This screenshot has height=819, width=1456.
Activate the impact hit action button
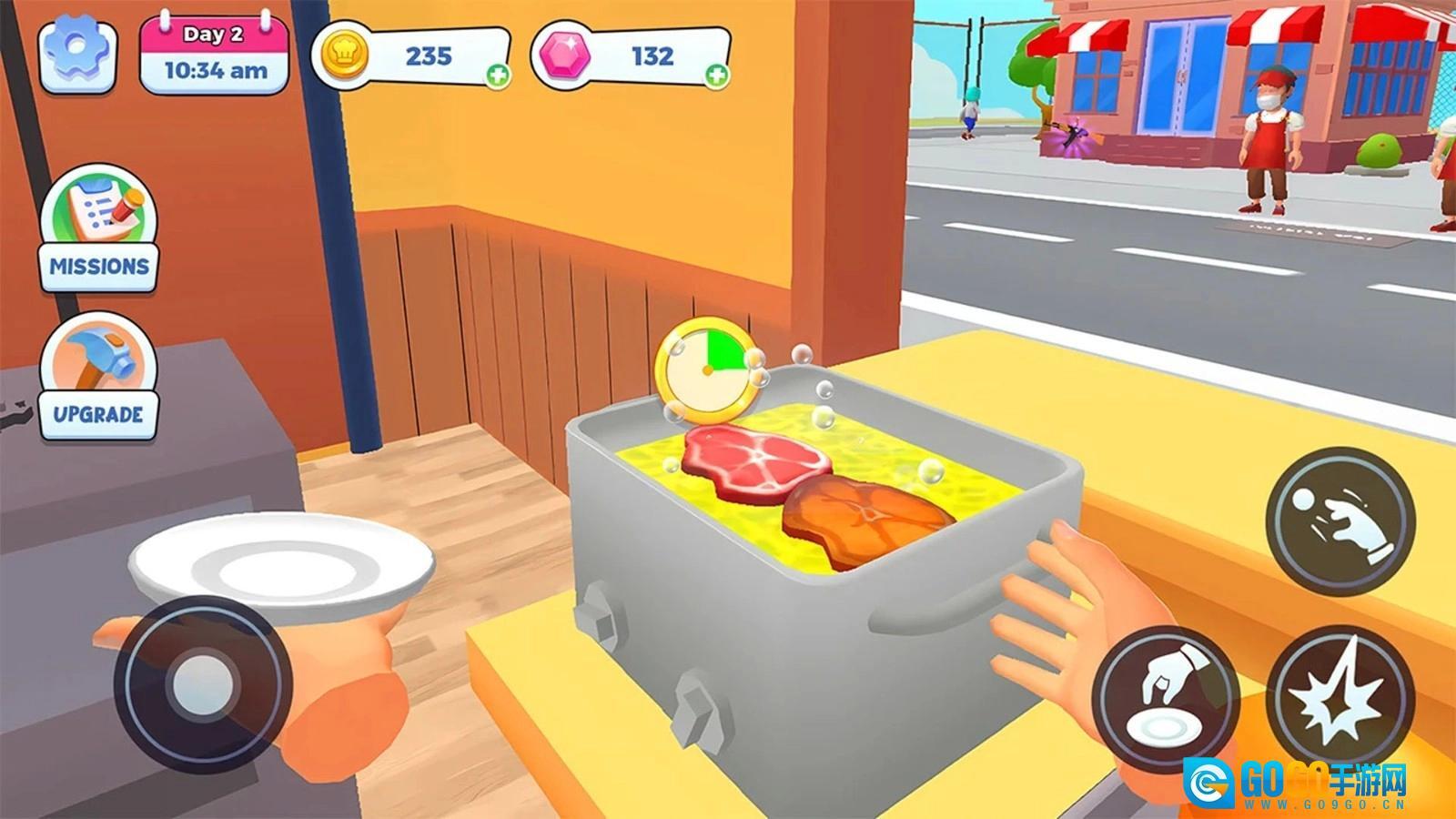[x=1340, y=698]
